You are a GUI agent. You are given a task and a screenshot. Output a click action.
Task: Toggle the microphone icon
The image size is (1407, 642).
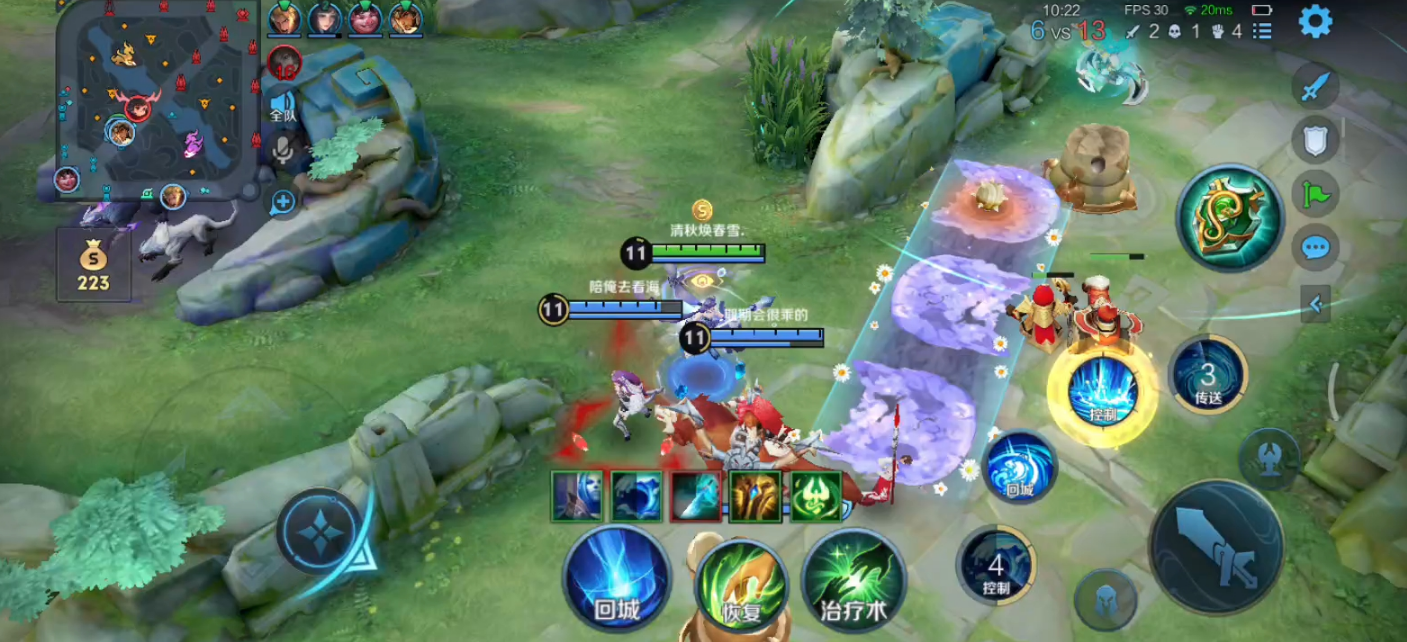pyautogui.click(x=283, y=151)
